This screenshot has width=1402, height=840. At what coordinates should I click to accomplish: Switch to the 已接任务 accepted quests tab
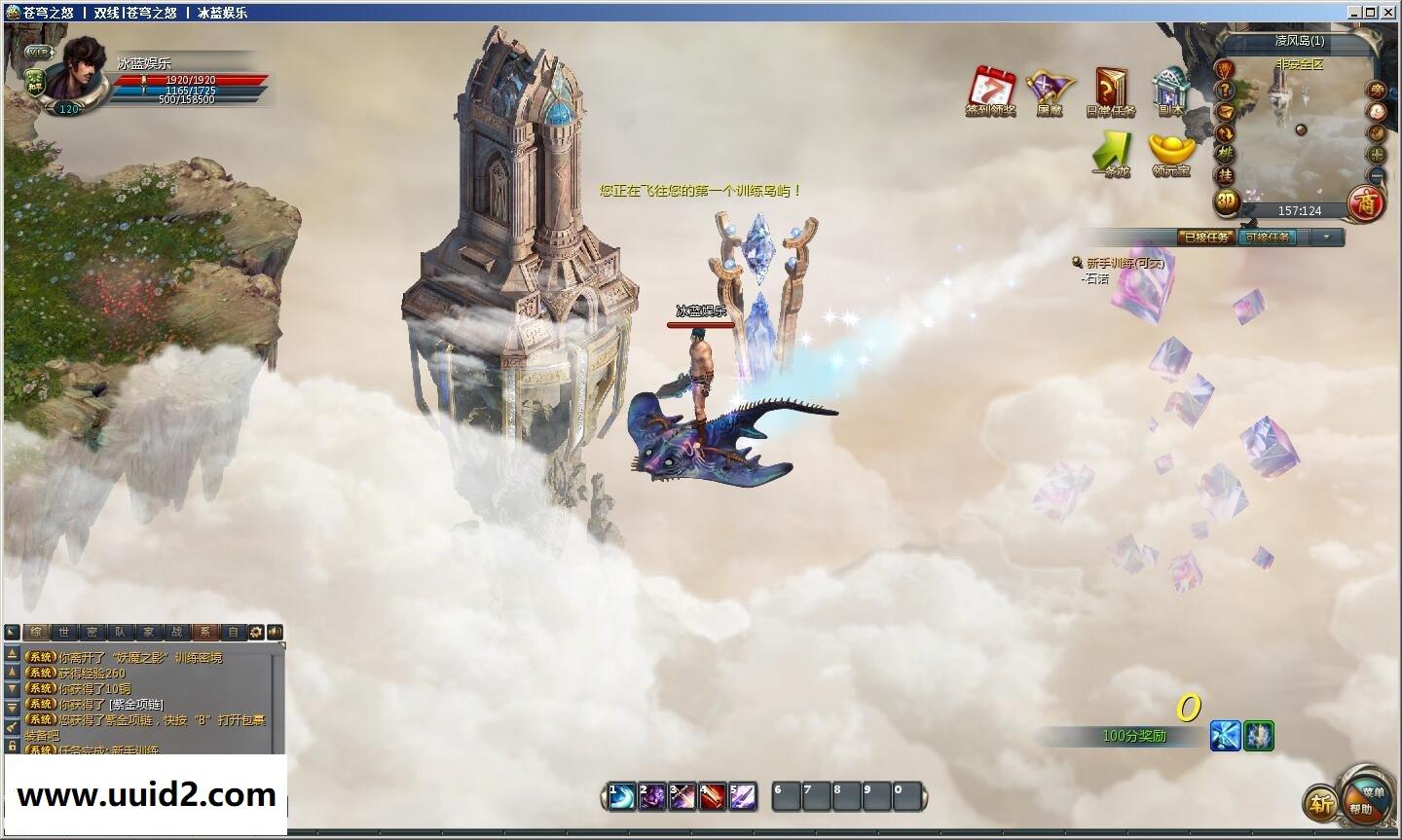(x=1206, y=237)
